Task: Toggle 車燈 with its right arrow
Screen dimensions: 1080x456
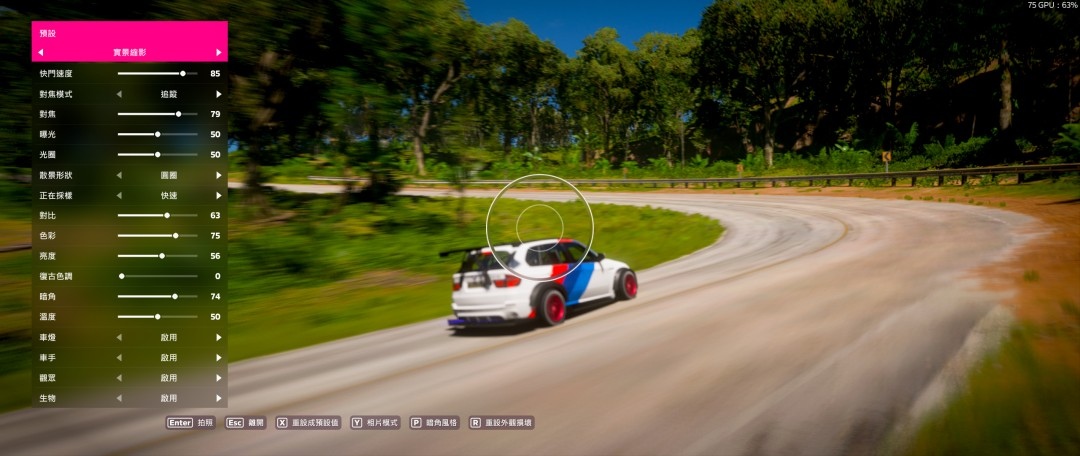Action: (219, 337)
